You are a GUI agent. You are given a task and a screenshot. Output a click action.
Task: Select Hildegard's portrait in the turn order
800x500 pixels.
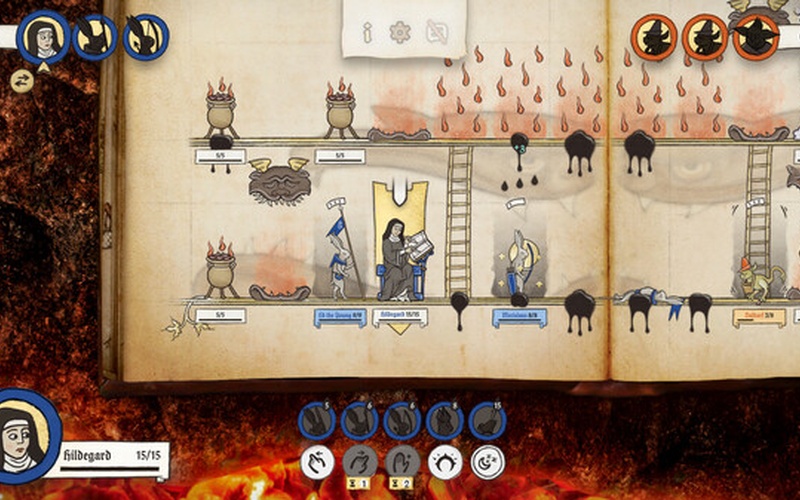coord(42,36)
